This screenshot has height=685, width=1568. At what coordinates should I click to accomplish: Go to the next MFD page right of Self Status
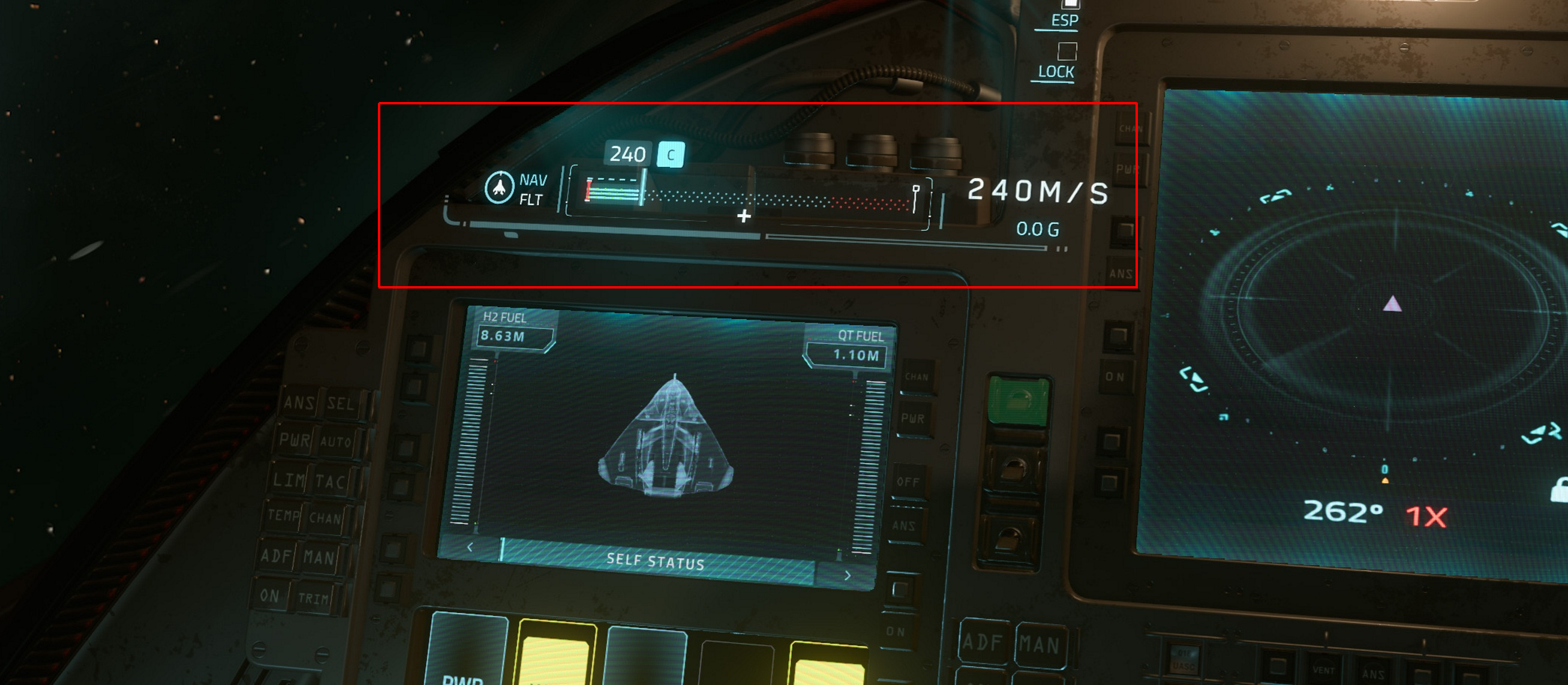(848, 575)
